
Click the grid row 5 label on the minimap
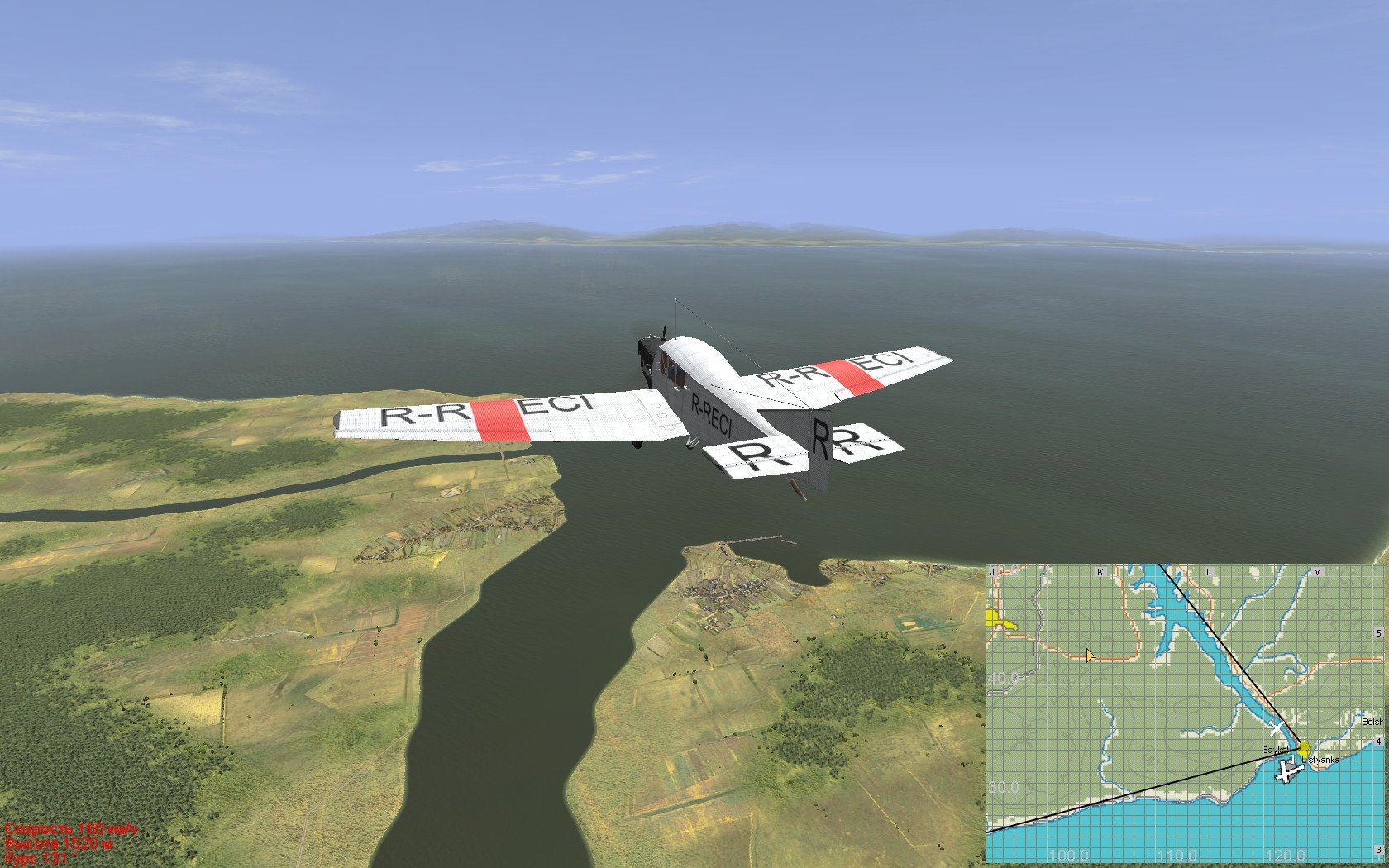point(1378,633)
